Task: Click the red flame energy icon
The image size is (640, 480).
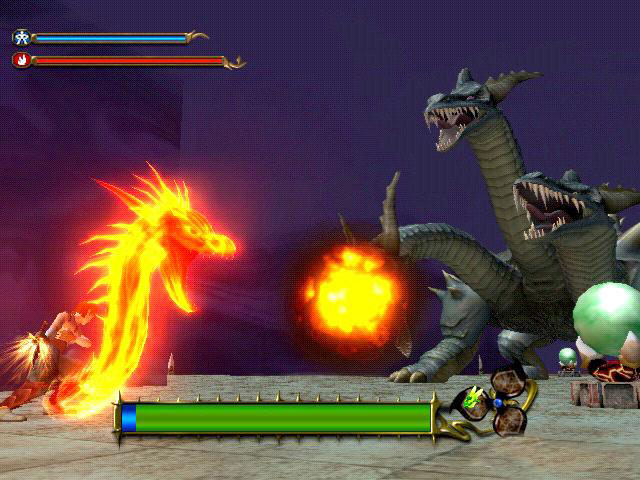Action: [21, 60]
